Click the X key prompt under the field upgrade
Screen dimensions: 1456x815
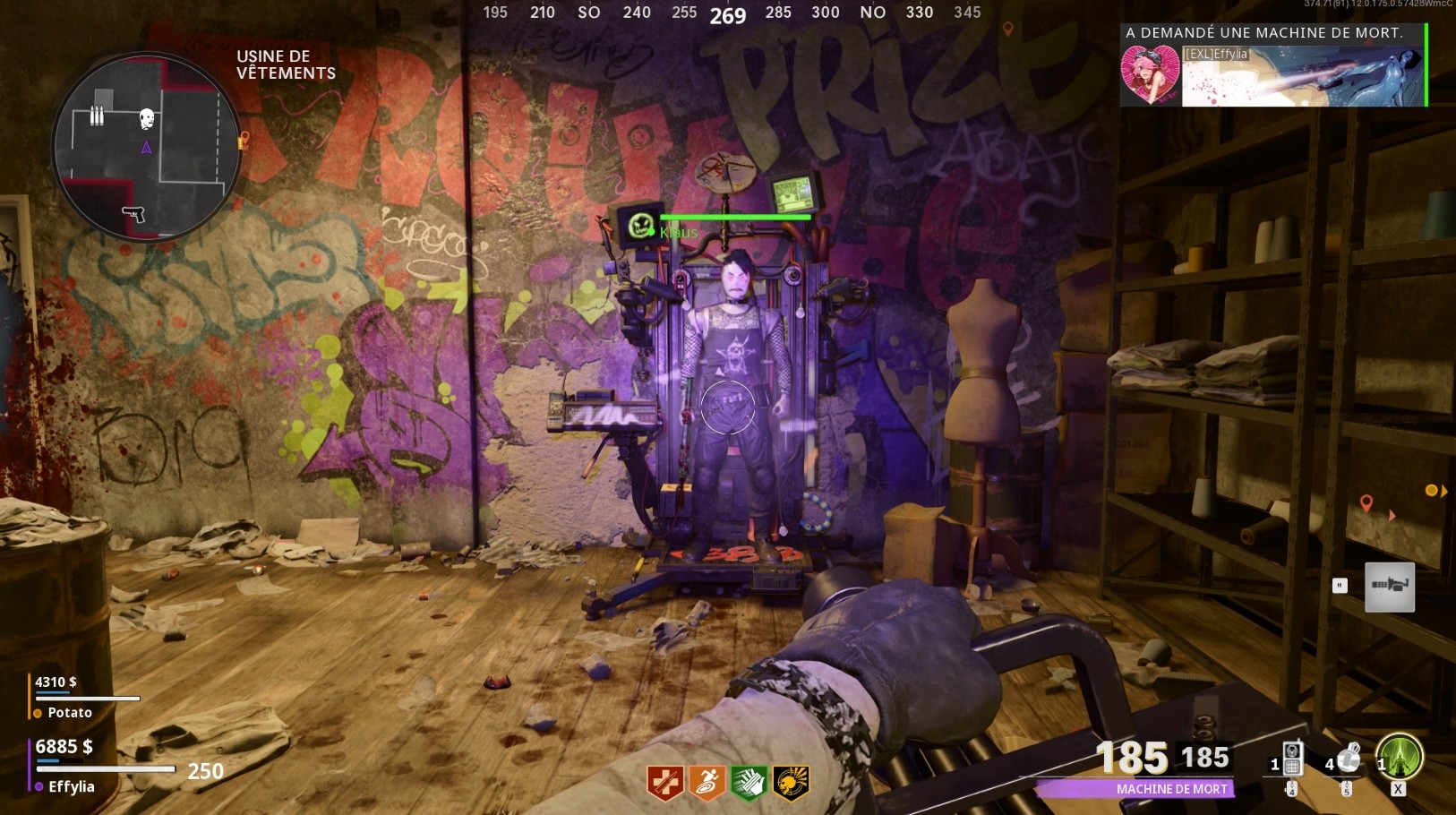point(1398,789)
